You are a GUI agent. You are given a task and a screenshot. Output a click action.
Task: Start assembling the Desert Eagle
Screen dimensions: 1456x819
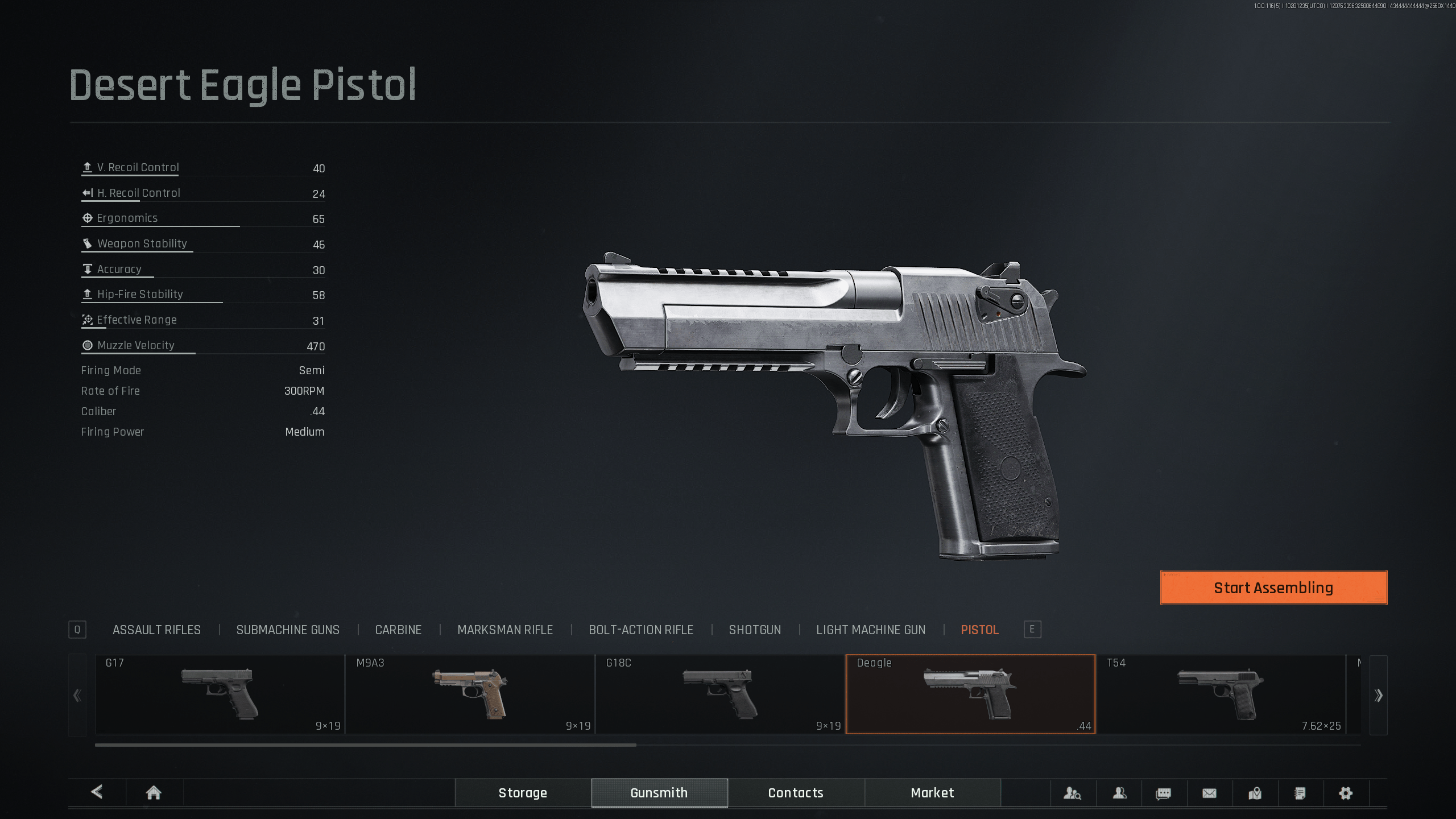tap(1273, 588)
